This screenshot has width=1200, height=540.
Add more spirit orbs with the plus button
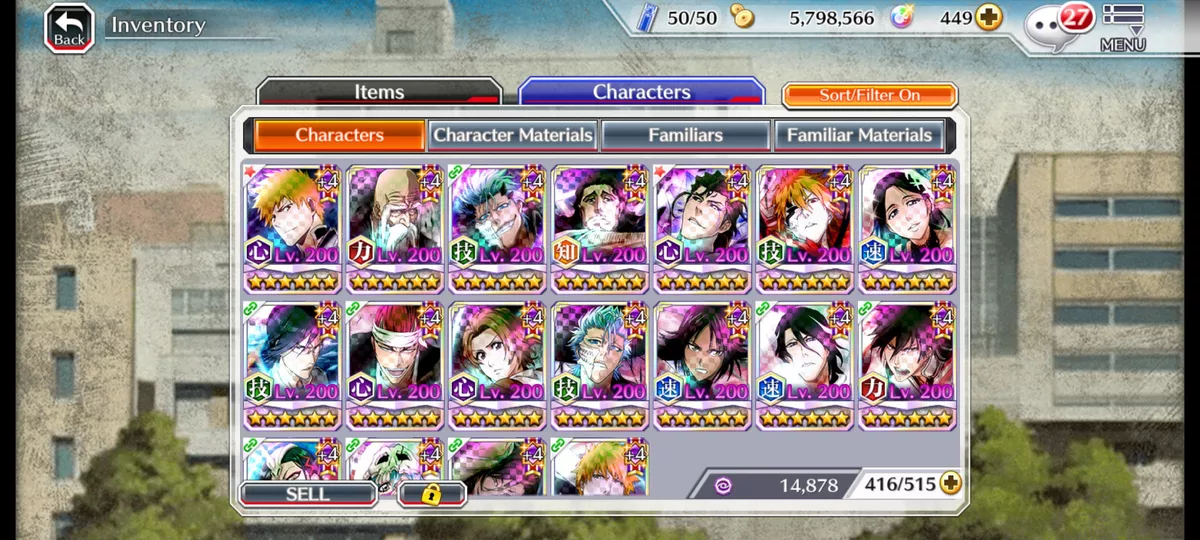[989, 18]
